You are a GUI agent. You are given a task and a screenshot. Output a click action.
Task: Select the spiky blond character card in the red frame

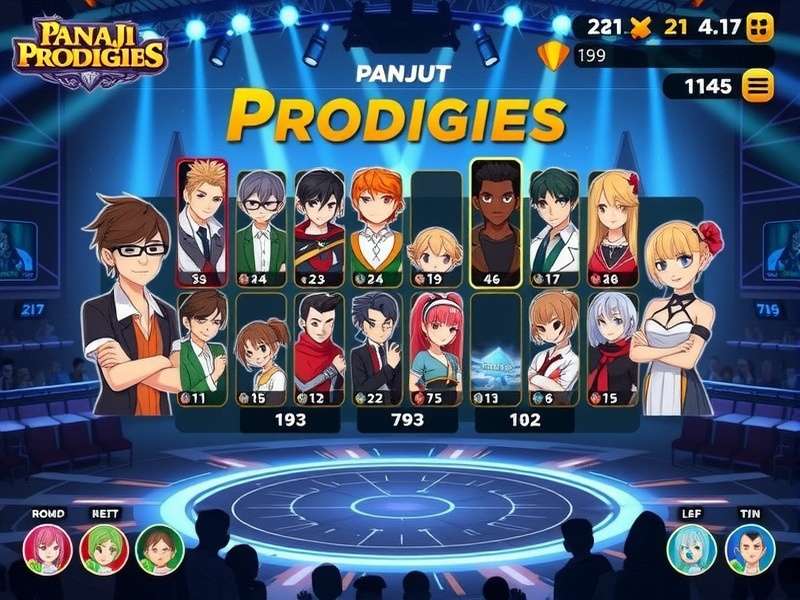pos(201,222)
